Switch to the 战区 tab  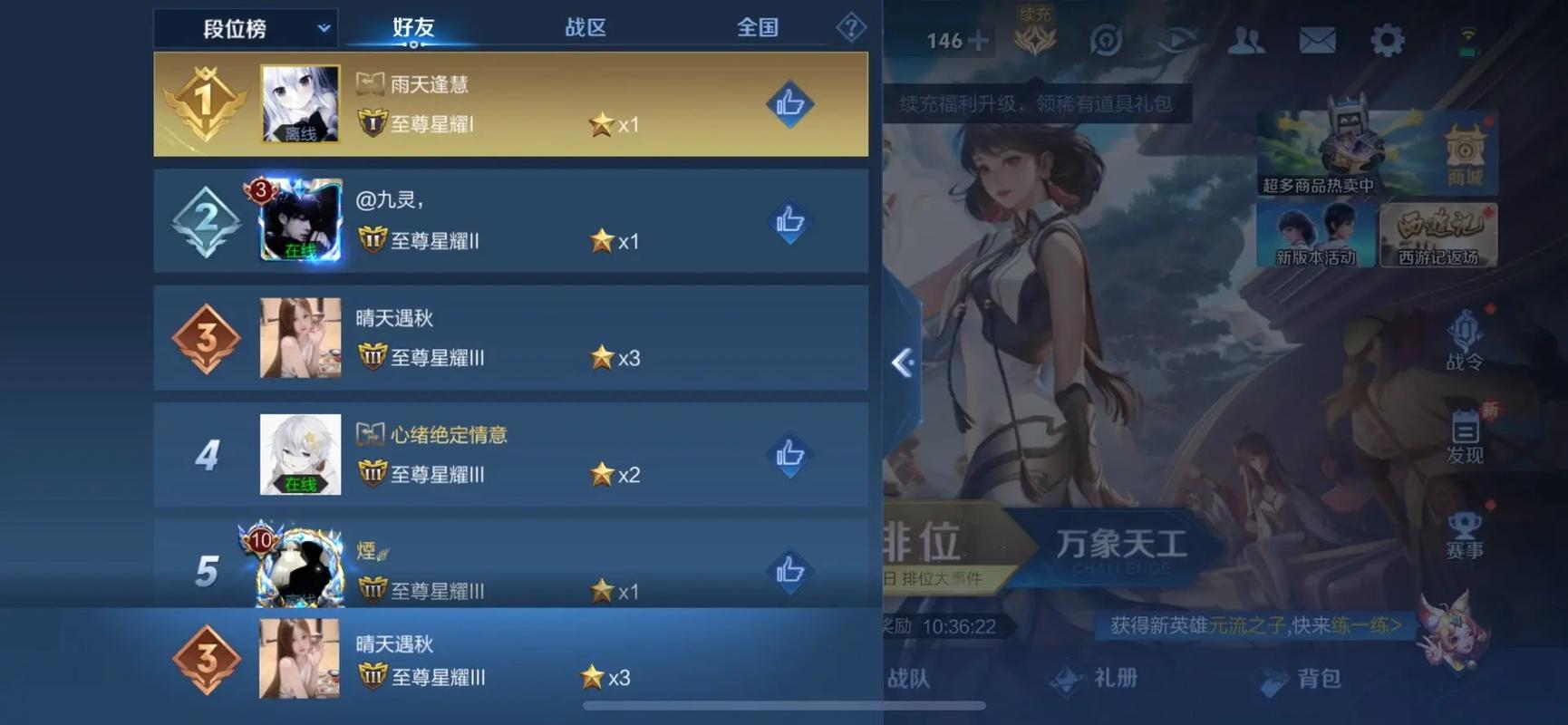[585, 27]
